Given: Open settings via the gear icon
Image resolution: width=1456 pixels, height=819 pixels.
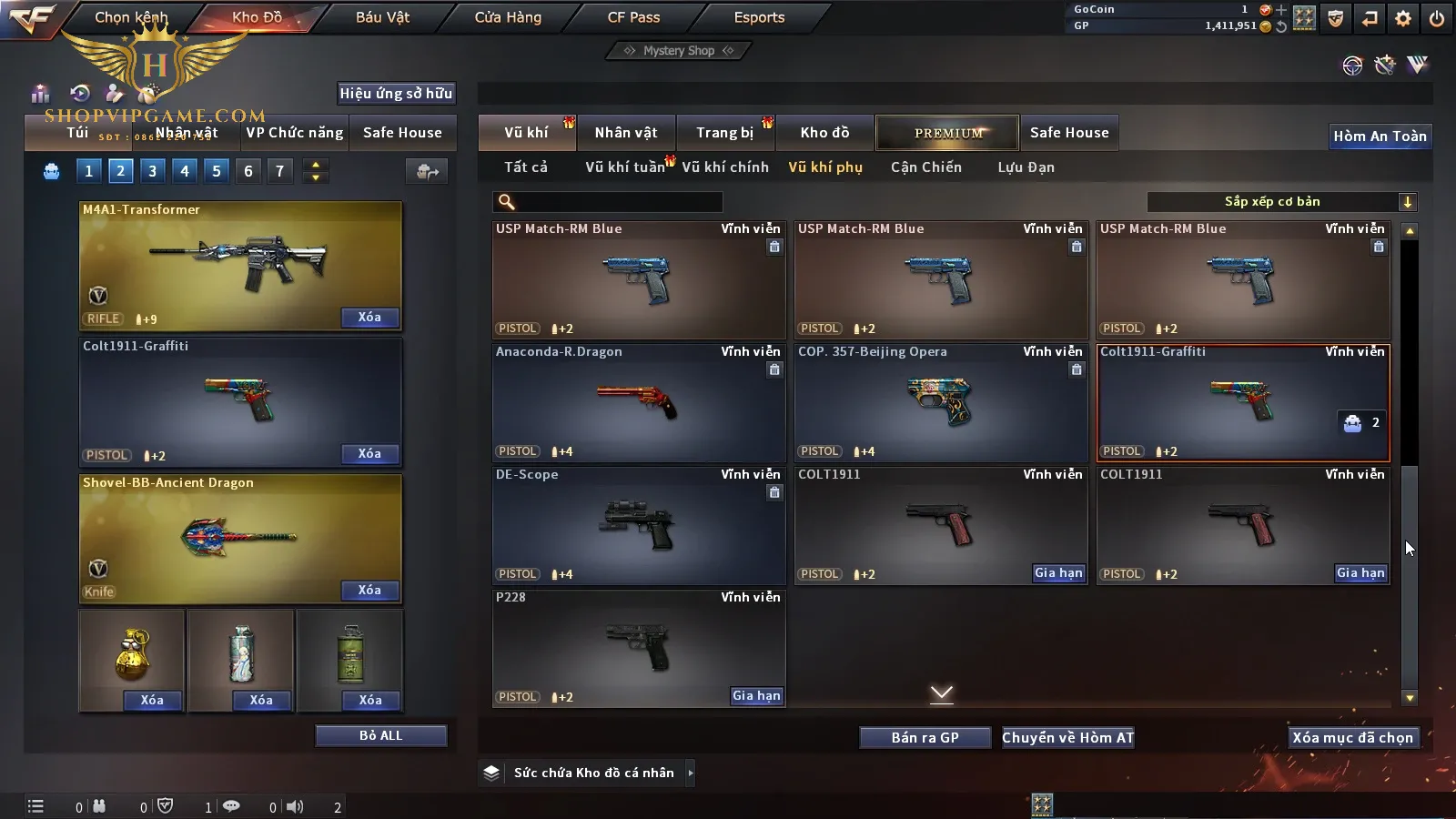Looking at the screenshot, I should tap(1403, 18).
